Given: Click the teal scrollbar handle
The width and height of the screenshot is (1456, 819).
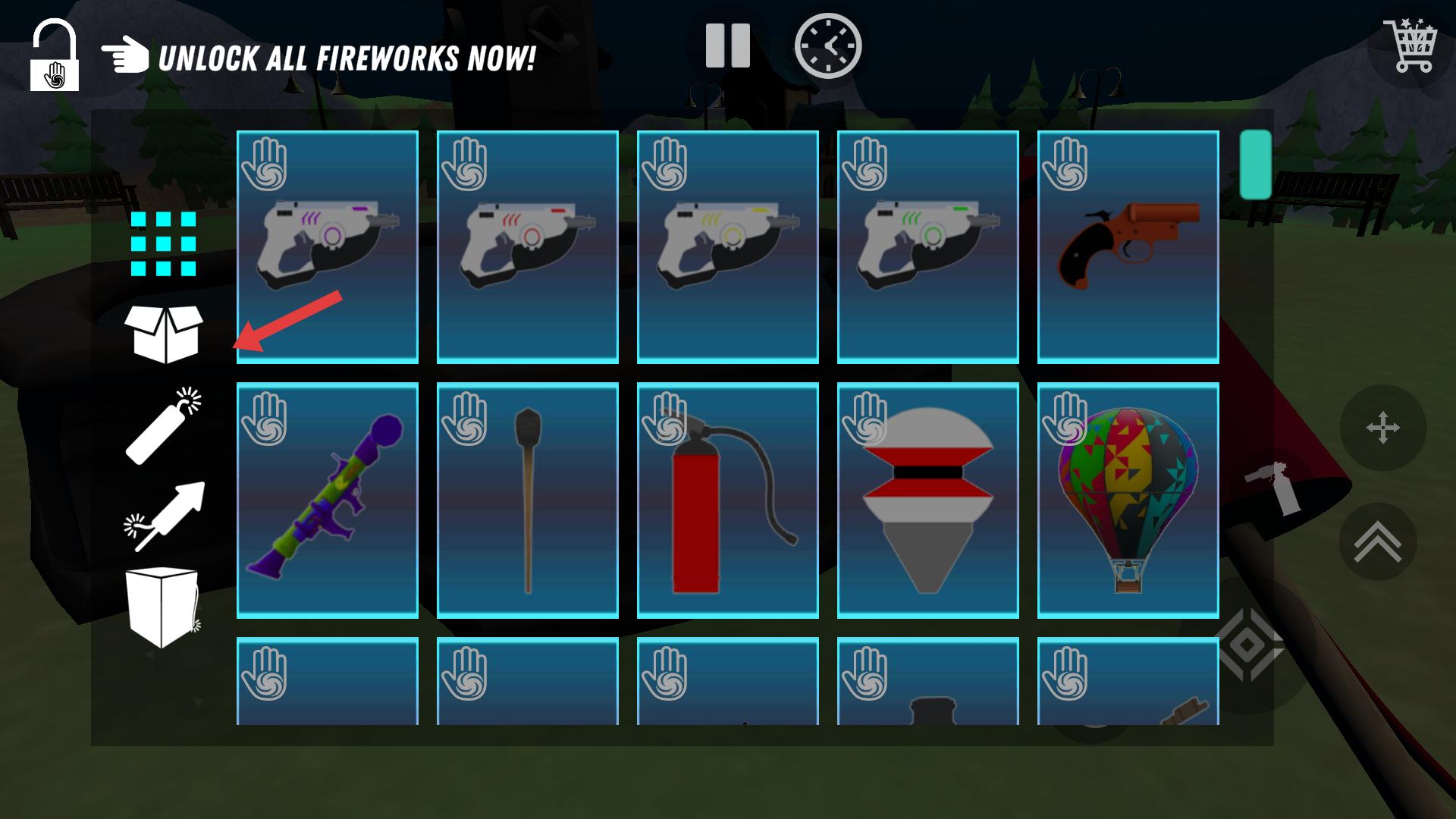Looking at the screenshot, I should (x=1255, y=165).
